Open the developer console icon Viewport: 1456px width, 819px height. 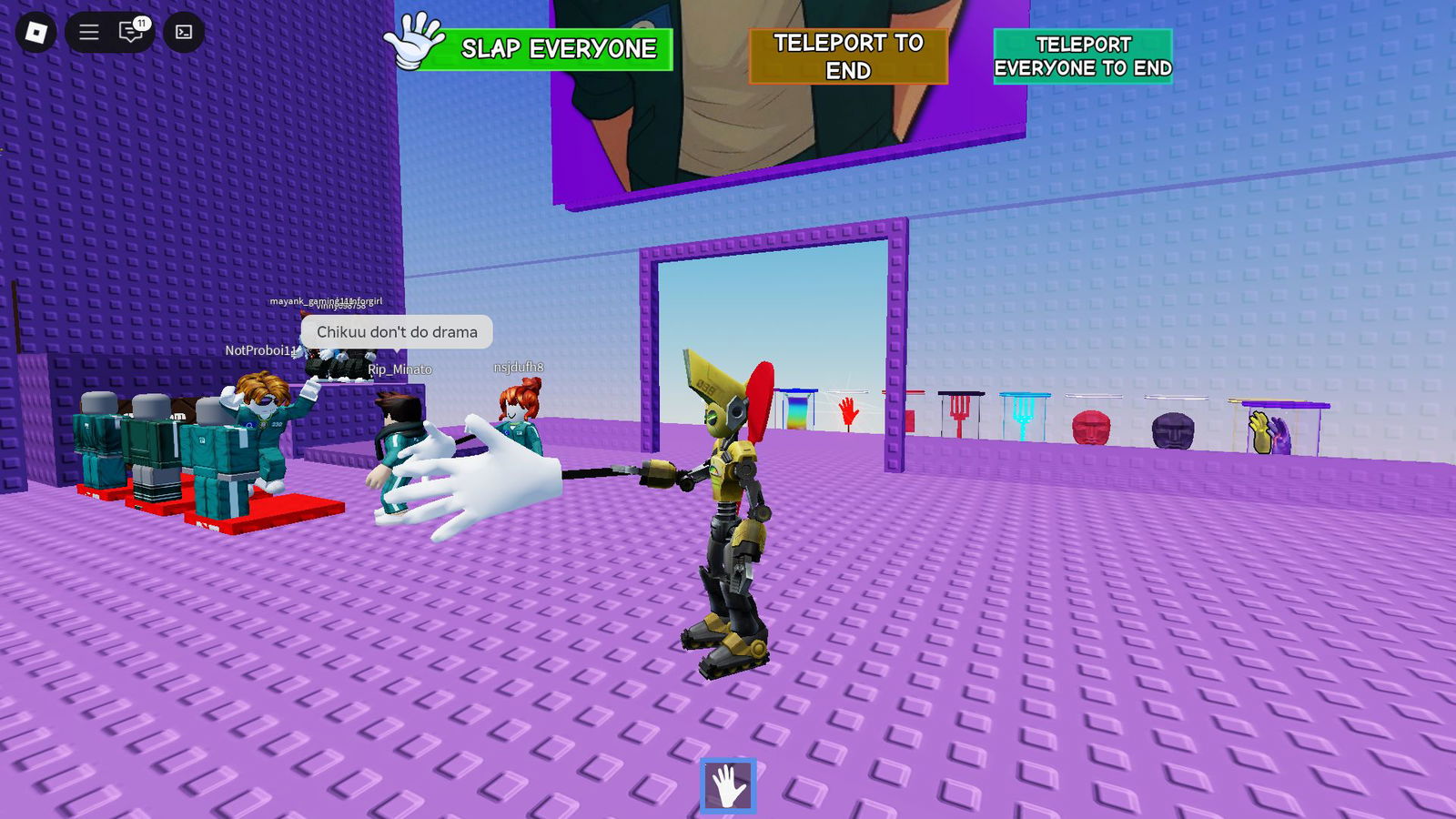pyautogui.click(x=184, y=33)
